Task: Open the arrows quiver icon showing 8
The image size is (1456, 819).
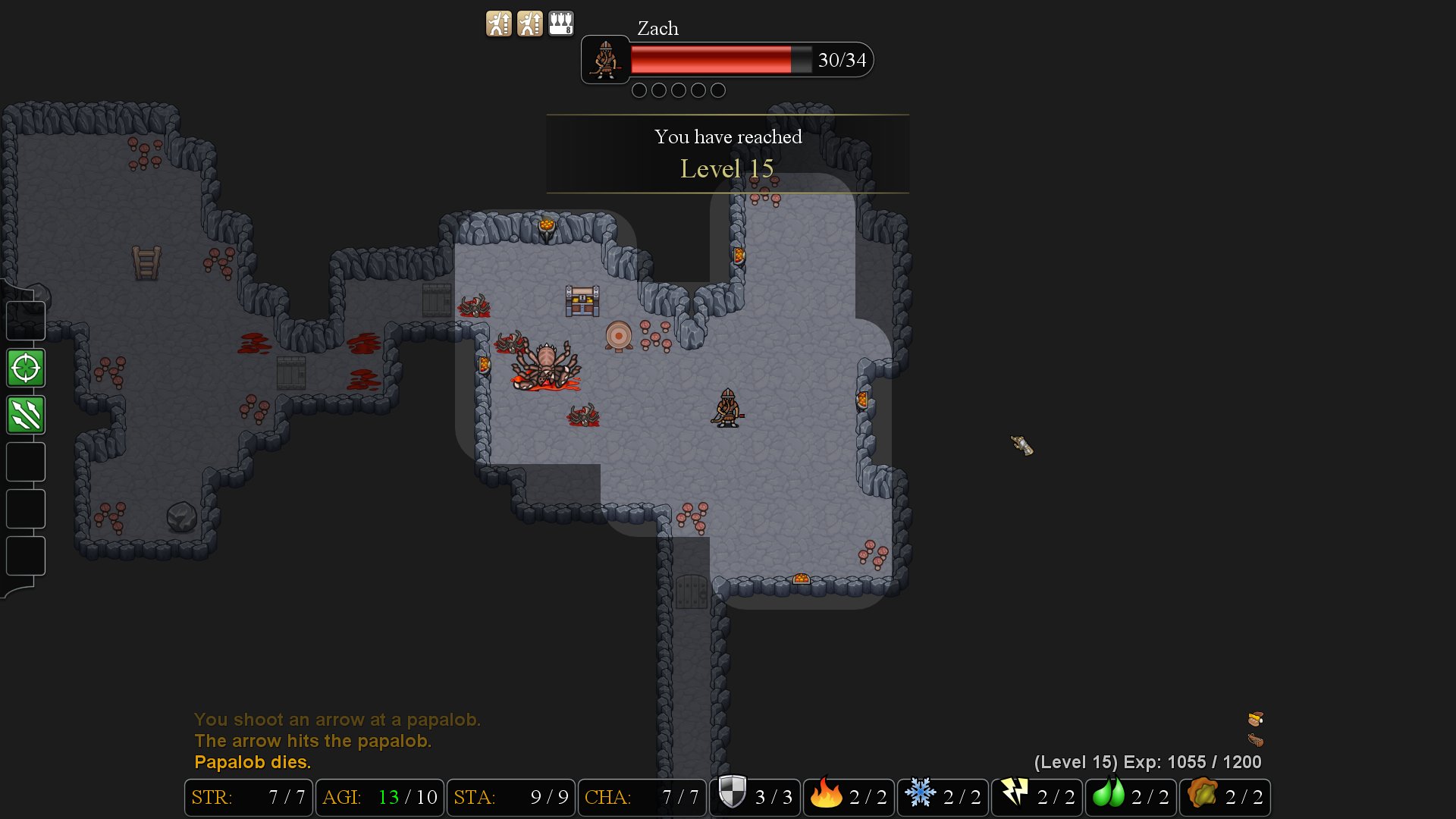Action: pyautogui.click(x=560, y=22)
